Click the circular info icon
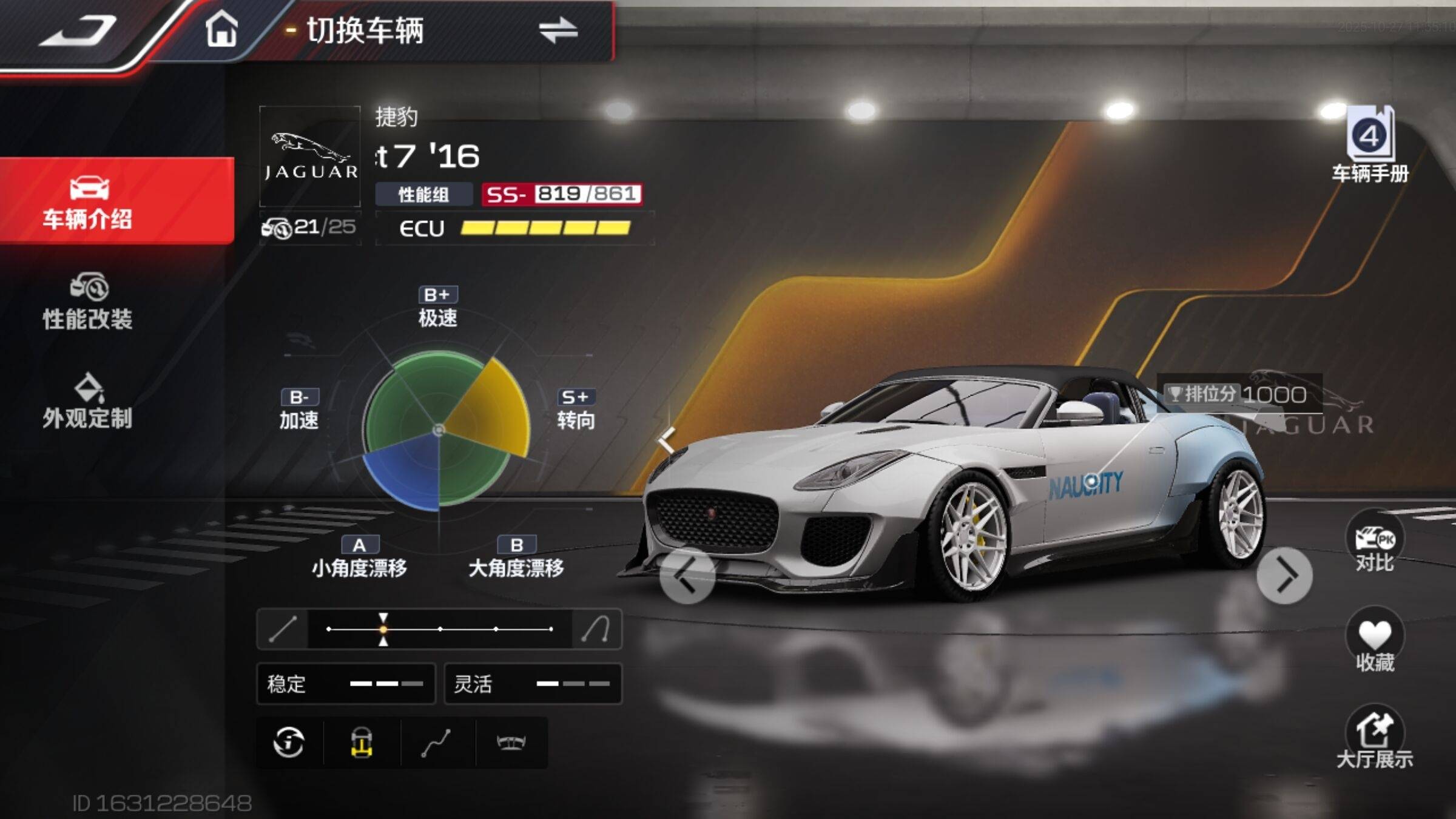 pos(289,743)
